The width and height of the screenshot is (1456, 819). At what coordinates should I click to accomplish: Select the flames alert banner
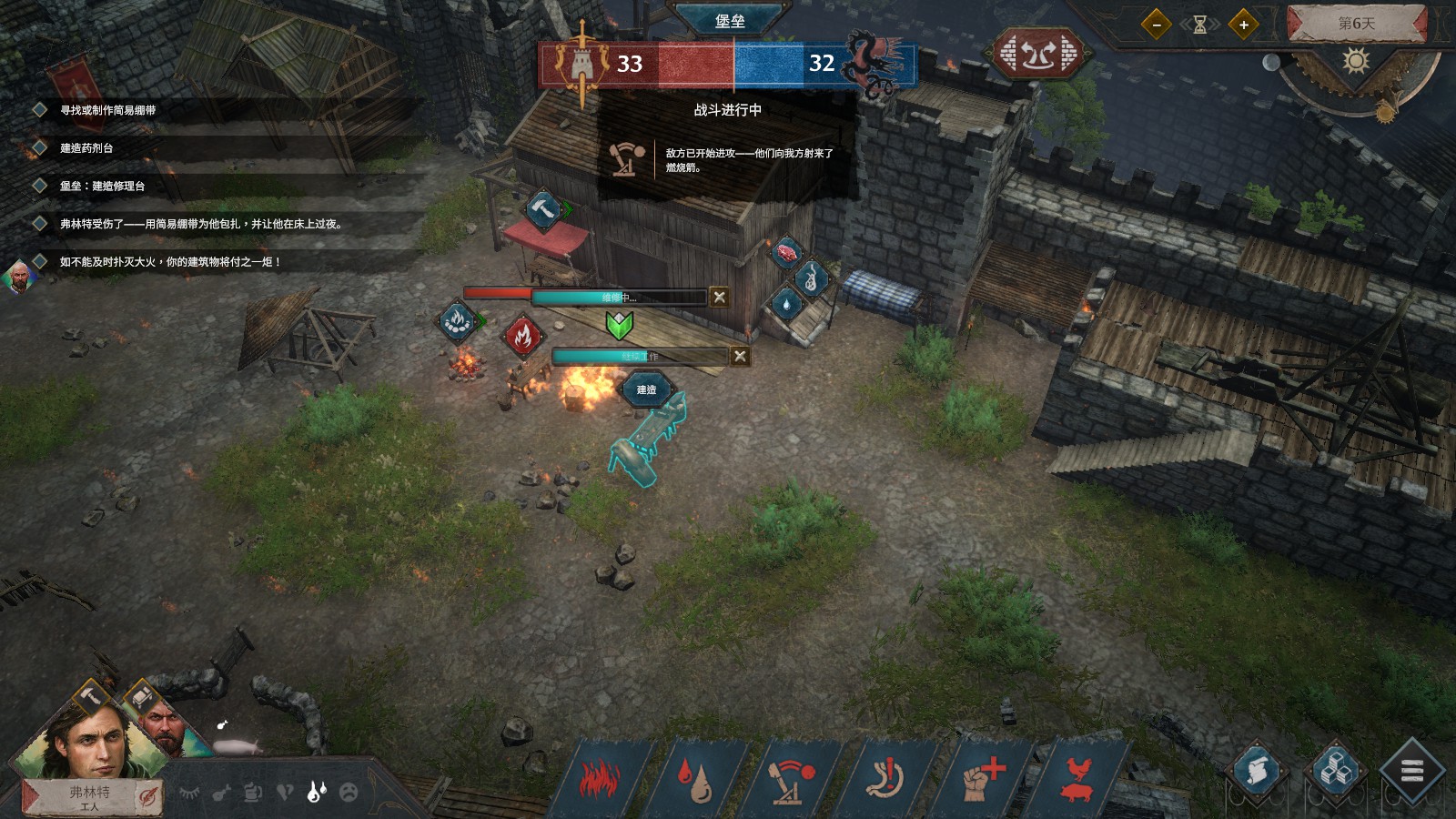click(x=600, y=779)
